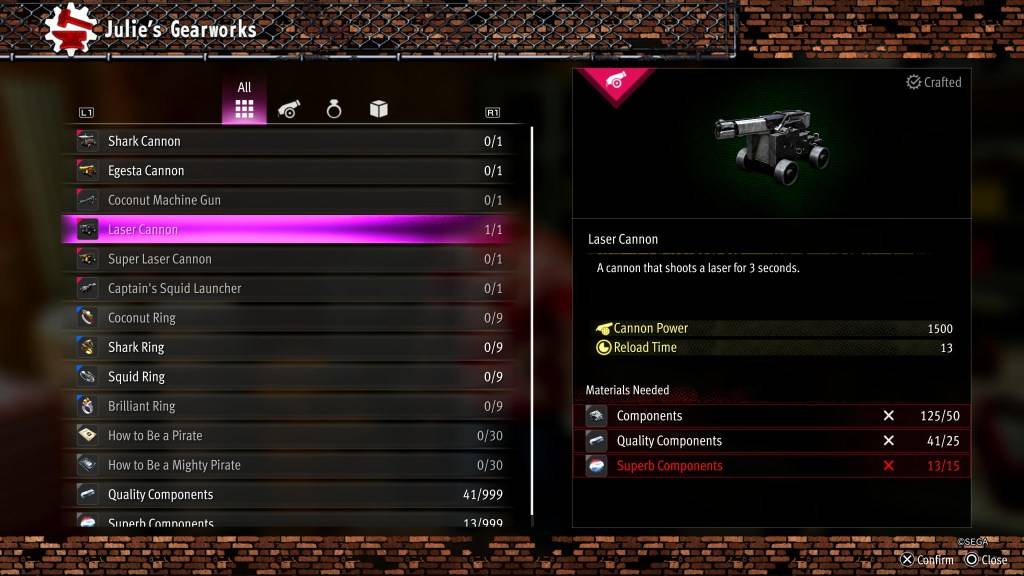Switch to the ring category tab
Viewport: 1024px width, 576px height.
[x=334, y=110]
